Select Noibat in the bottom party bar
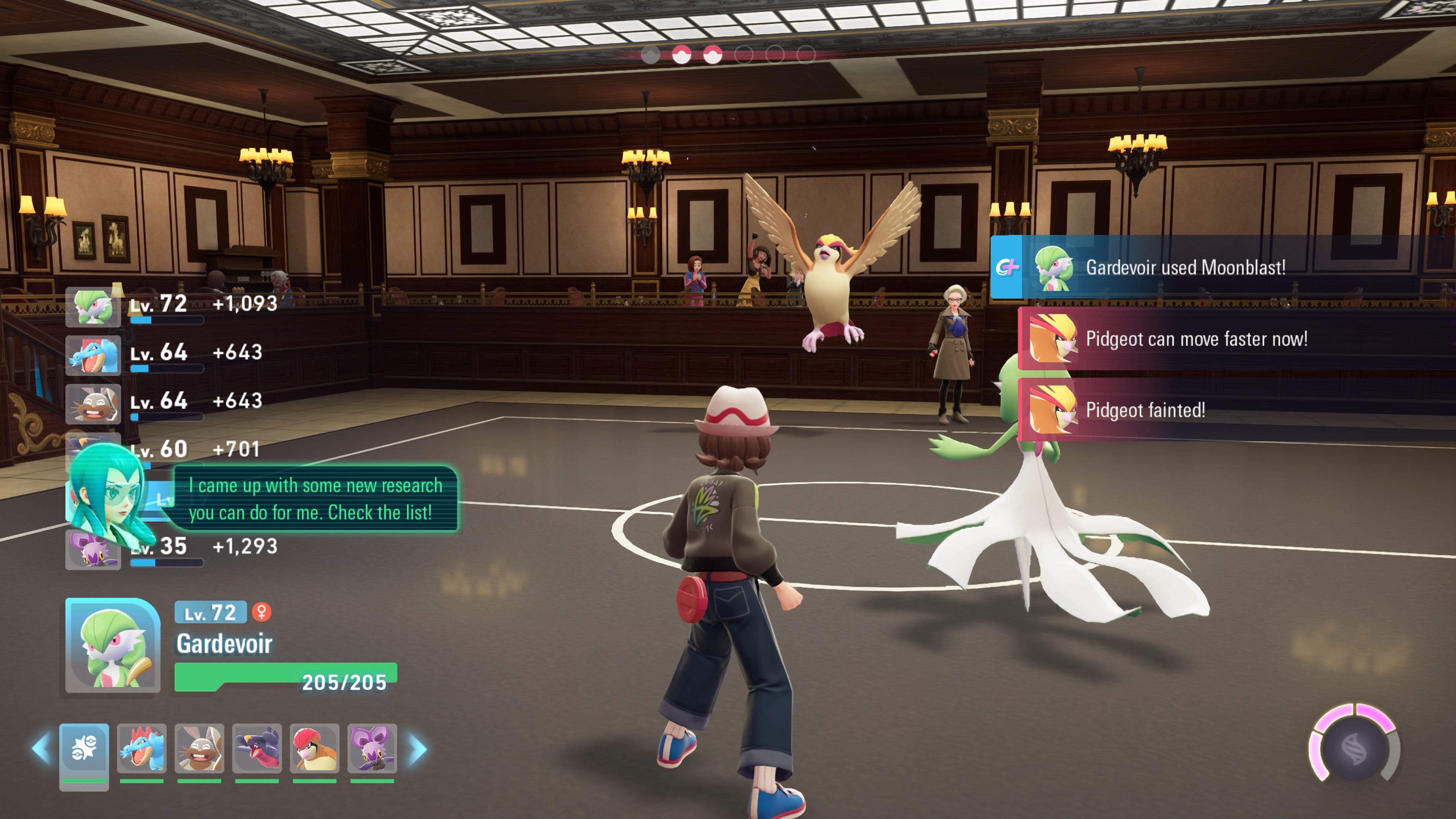The width and height of the screenshot is (1456, 819). point(372,748)
